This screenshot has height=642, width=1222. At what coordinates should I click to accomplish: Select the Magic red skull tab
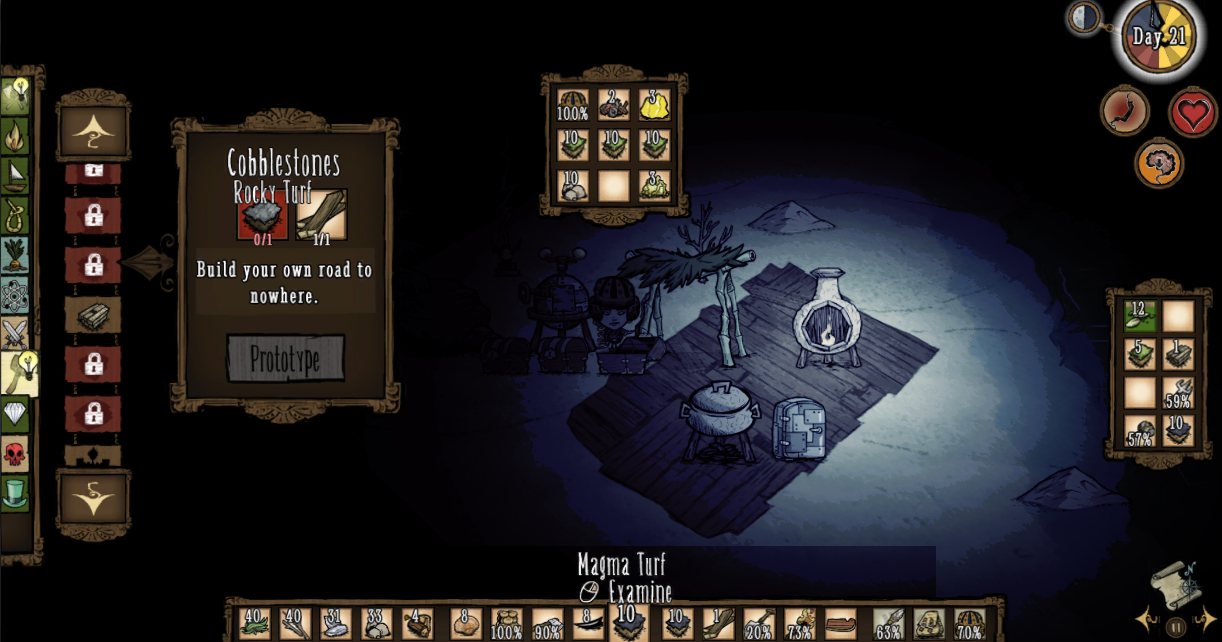tap(15, 453)
